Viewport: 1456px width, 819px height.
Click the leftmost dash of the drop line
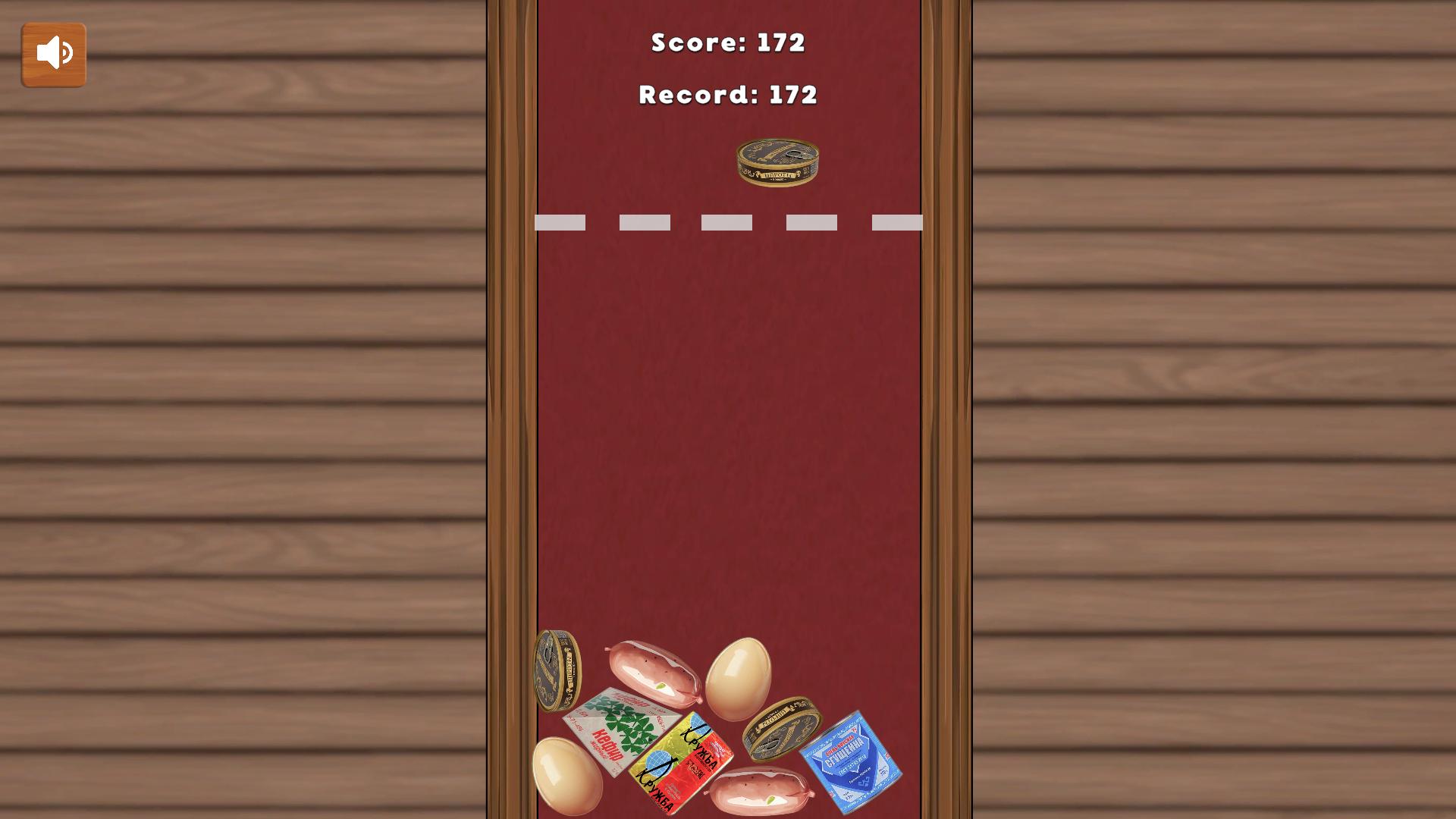point(561,221)
